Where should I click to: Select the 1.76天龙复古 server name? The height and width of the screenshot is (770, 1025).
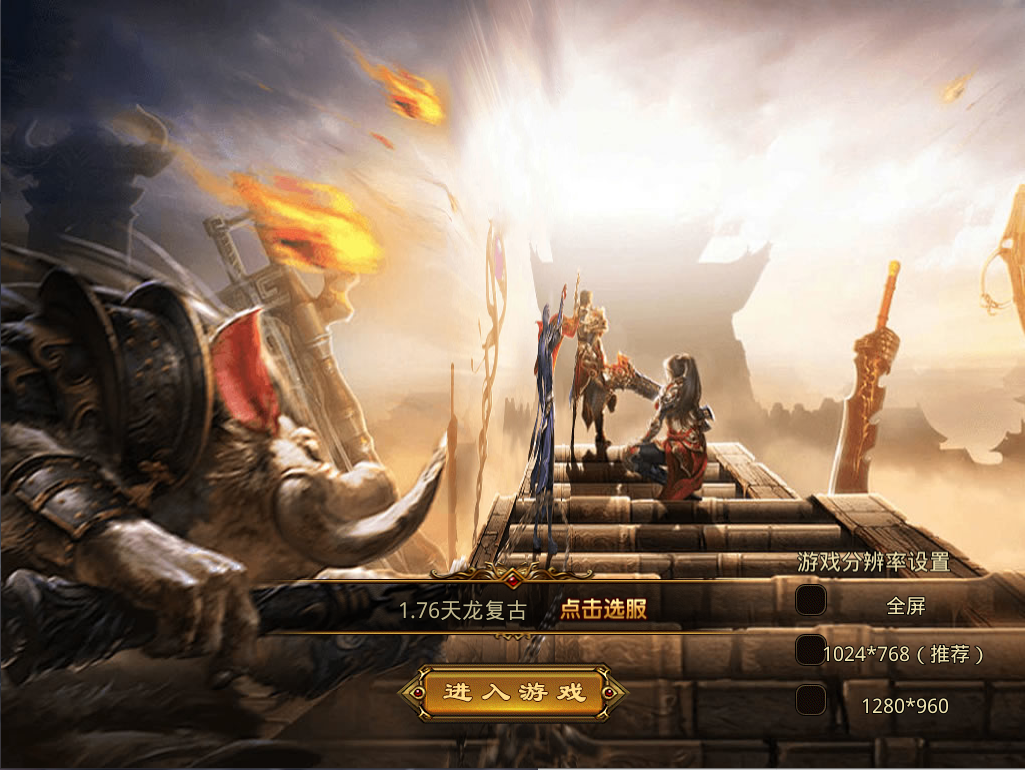462,610
